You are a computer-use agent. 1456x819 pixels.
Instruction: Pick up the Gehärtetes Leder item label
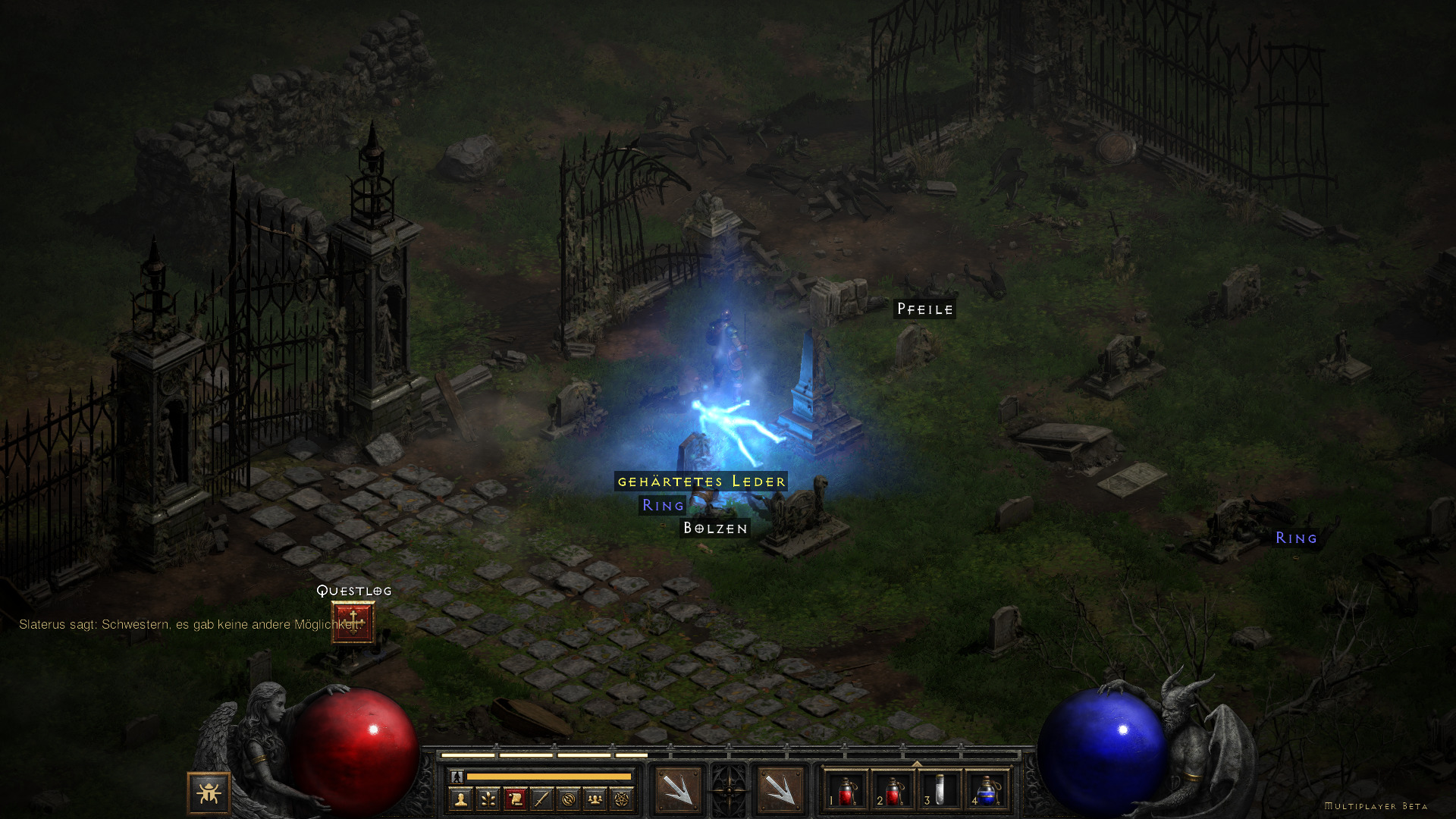click(x=701, y=482)
